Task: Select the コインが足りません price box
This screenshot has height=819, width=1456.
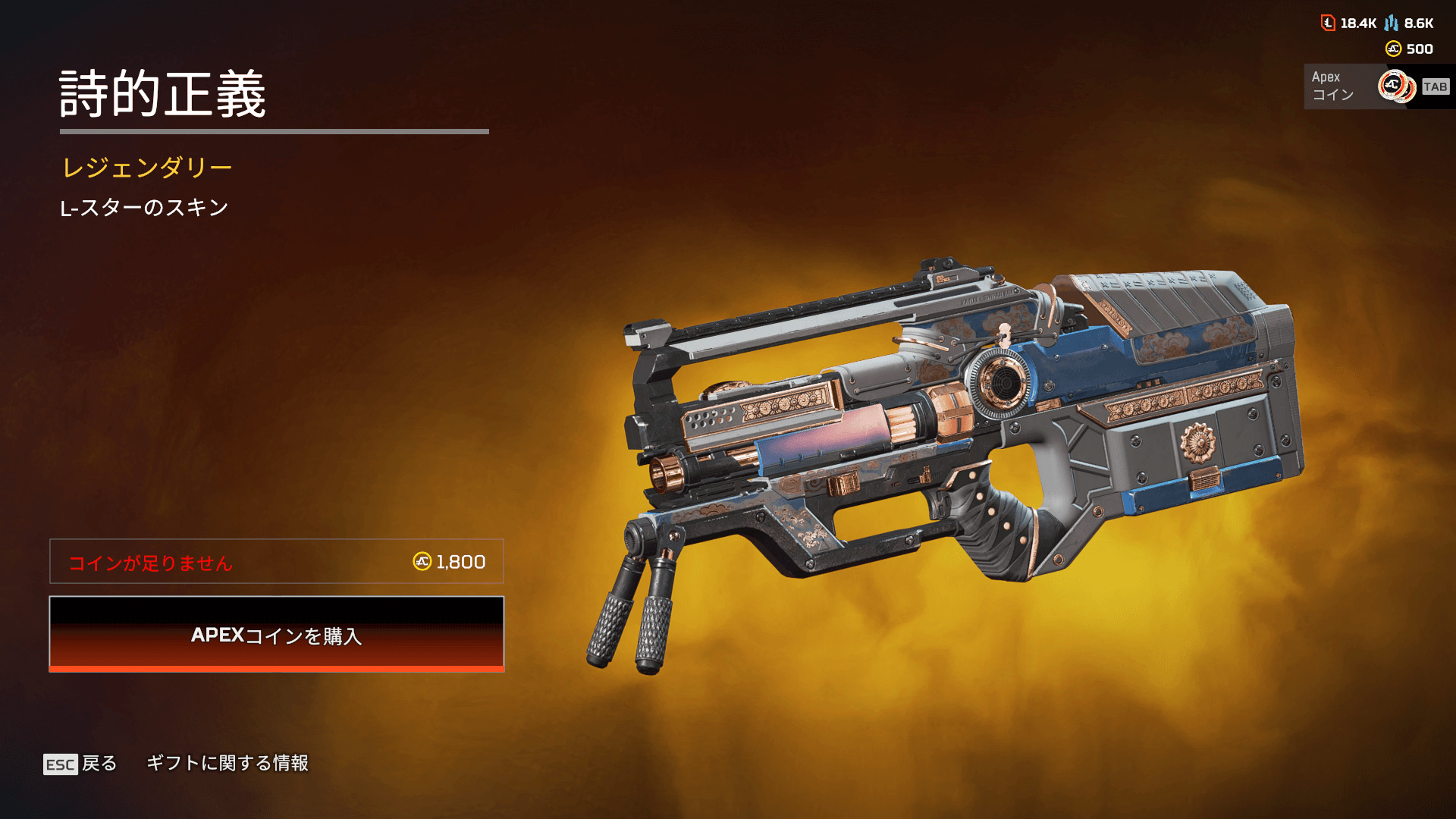Action: click(276, 561)
